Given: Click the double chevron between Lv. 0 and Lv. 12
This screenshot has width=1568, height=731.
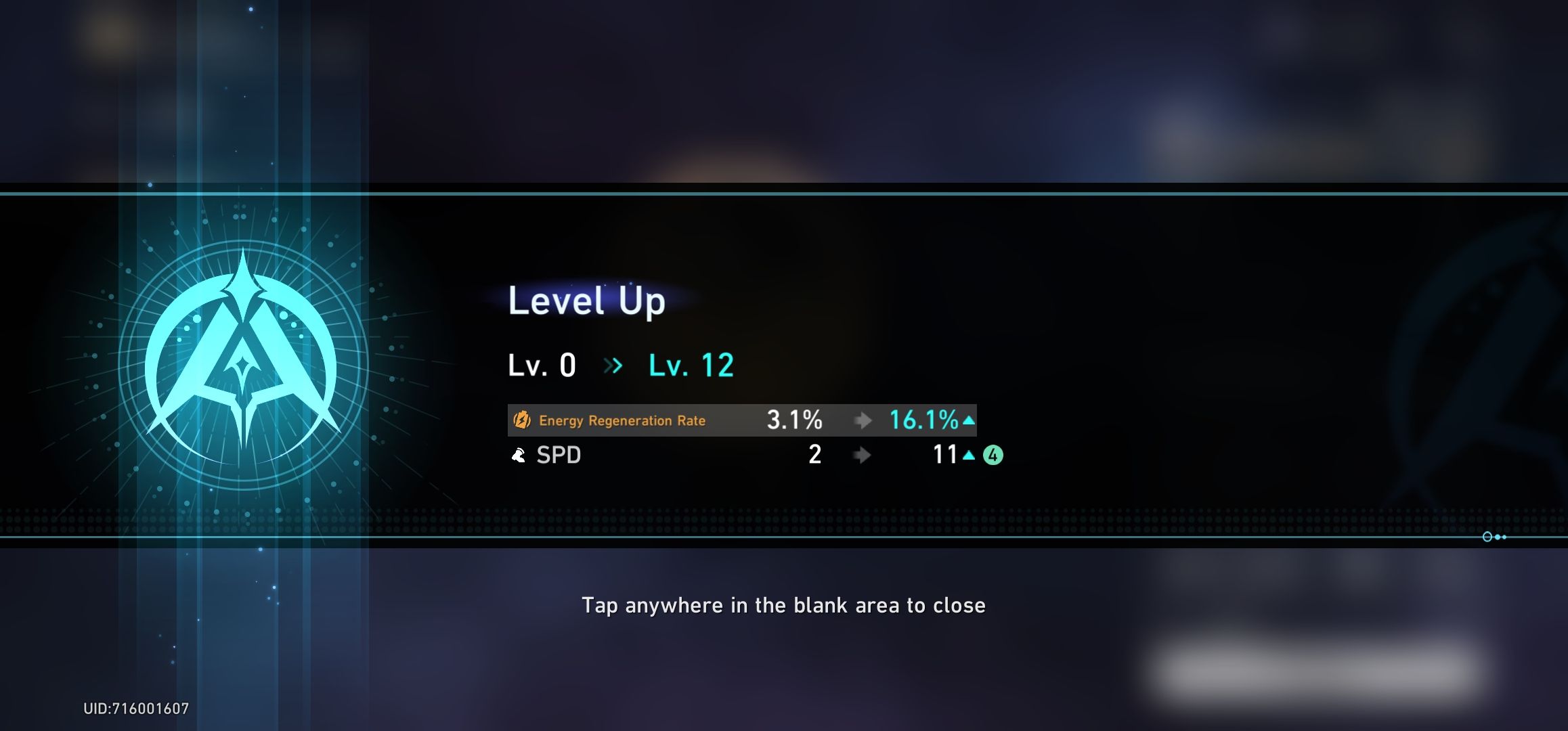Looking at the screenshot, I should [x=613, y=364].
